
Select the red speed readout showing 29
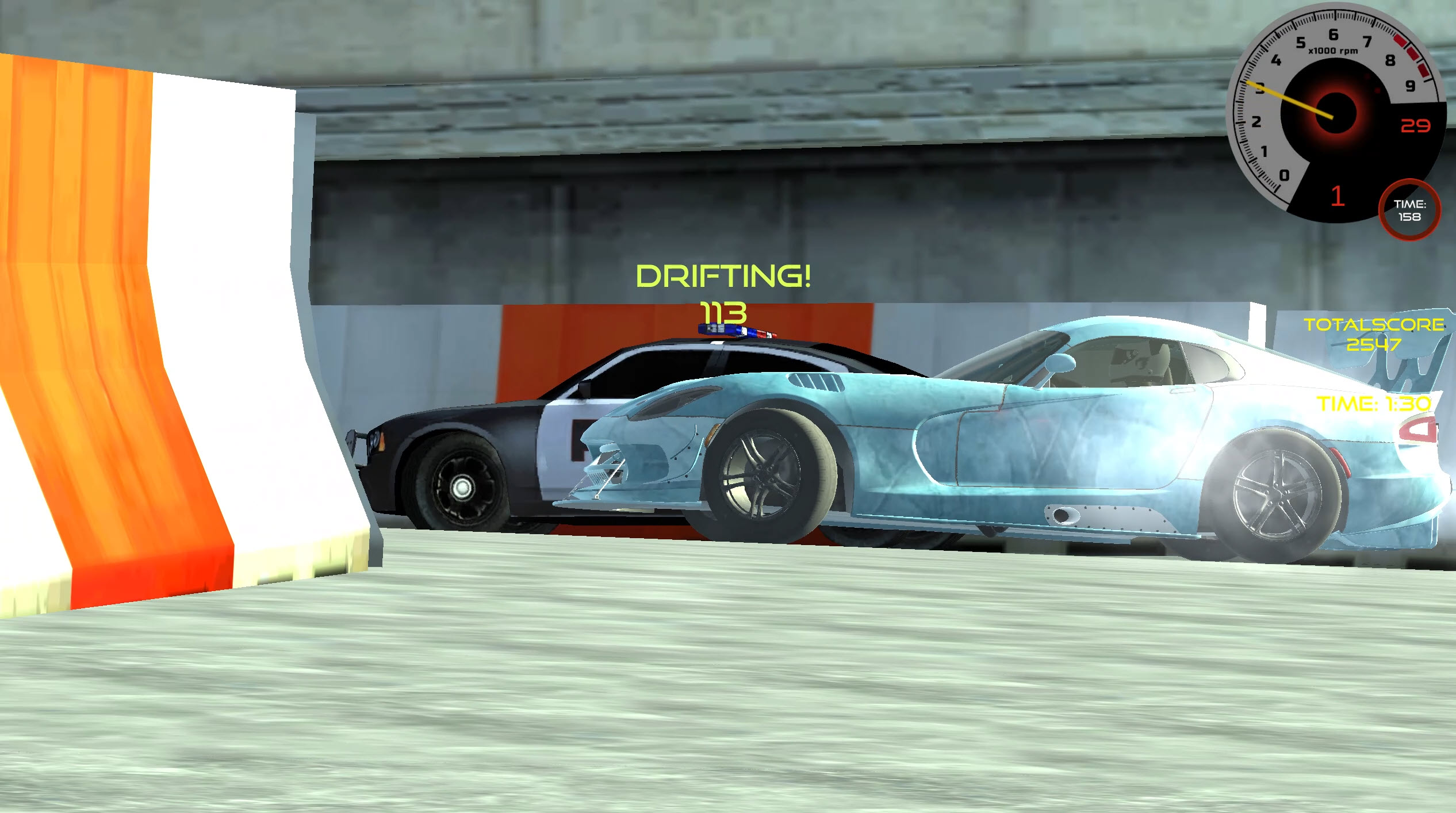point(1416,125)
